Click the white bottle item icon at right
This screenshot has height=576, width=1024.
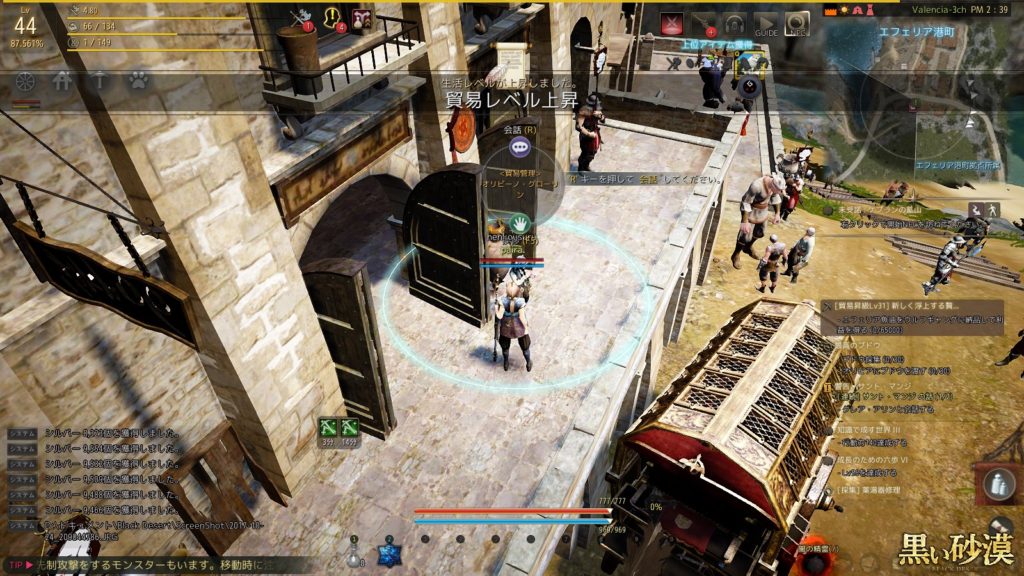[996, 485]
